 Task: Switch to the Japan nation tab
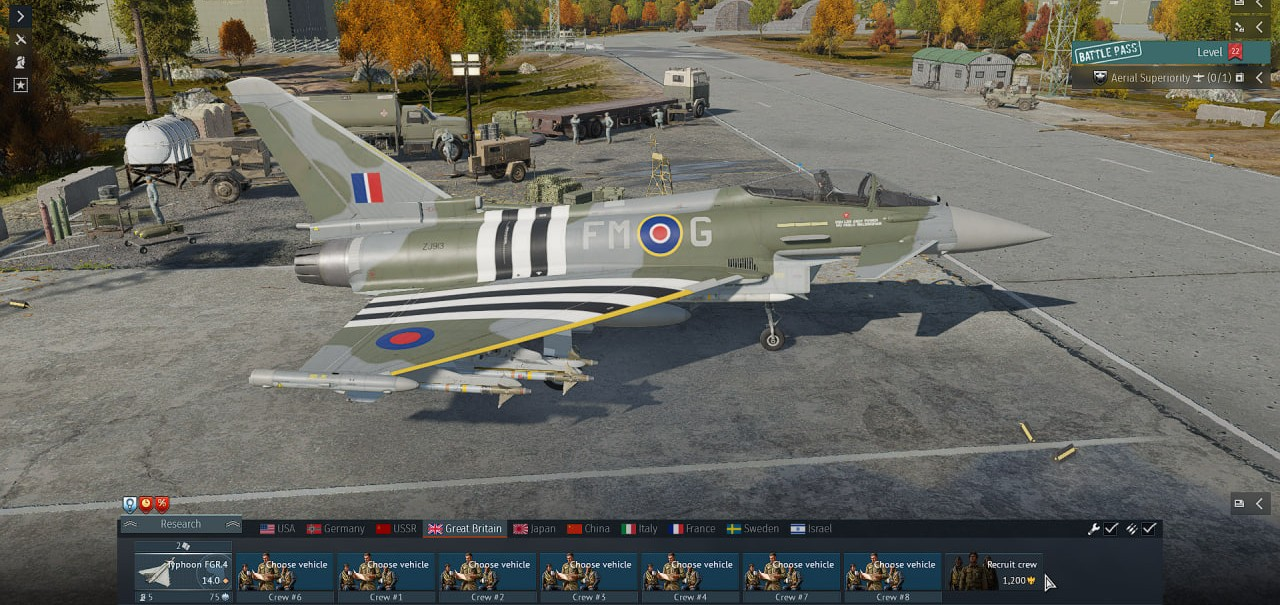tap(534, 529)
